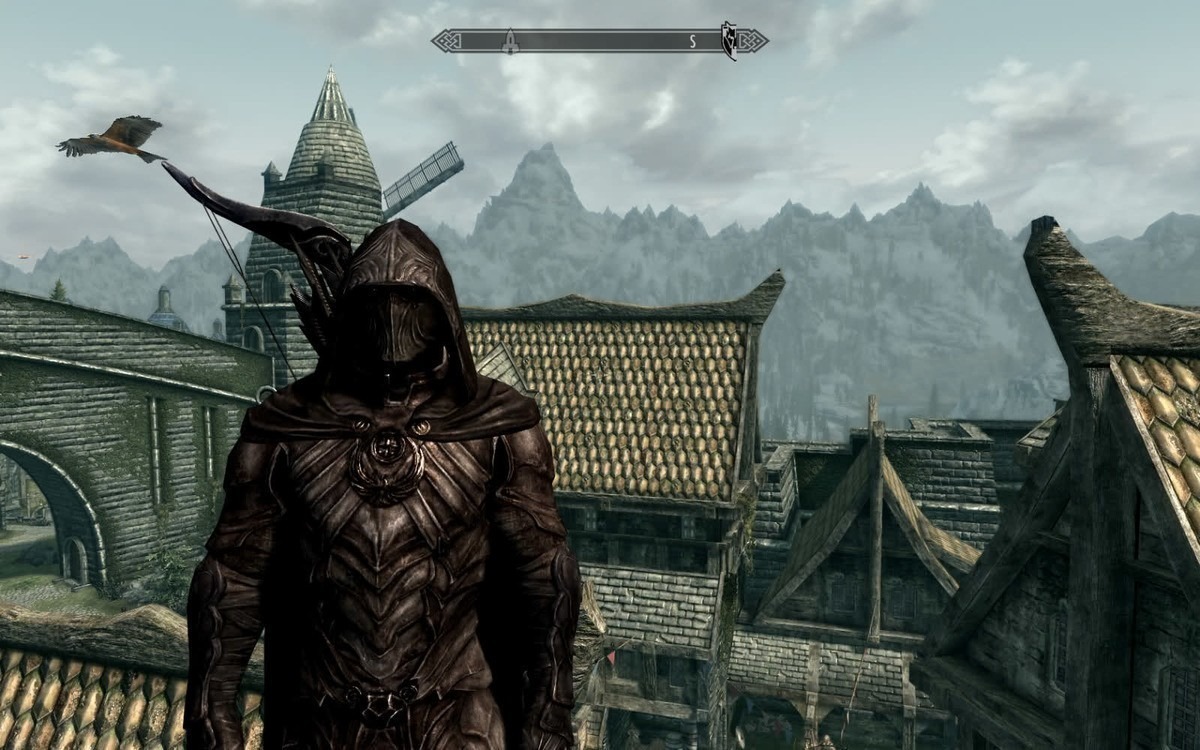Click the compass bar at the top

click(x=600, y=41)
